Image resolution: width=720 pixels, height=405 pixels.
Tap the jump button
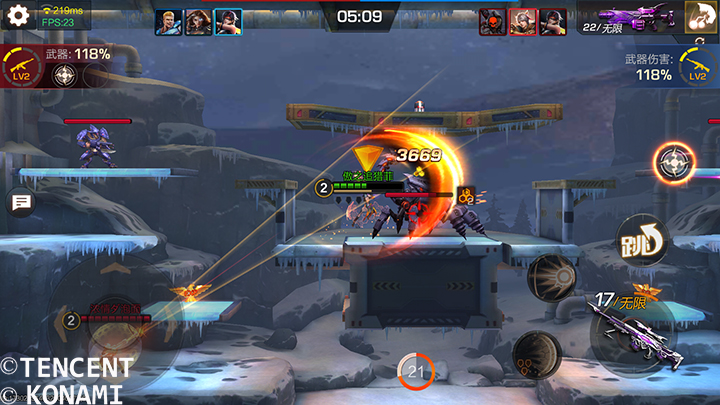(x=640, y=240)
